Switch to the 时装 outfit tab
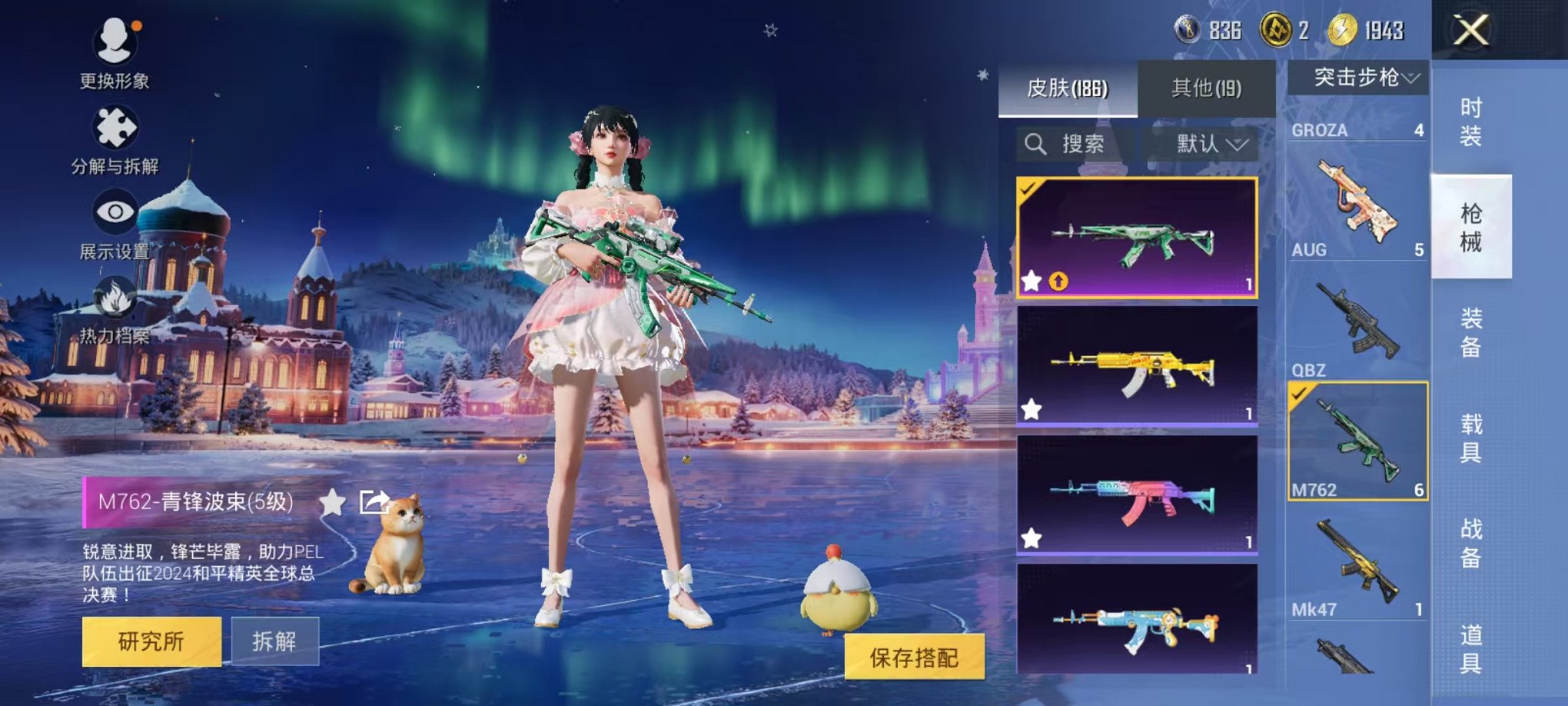The height and width of the screenshot is (706, 1568). click(1470, 122)
